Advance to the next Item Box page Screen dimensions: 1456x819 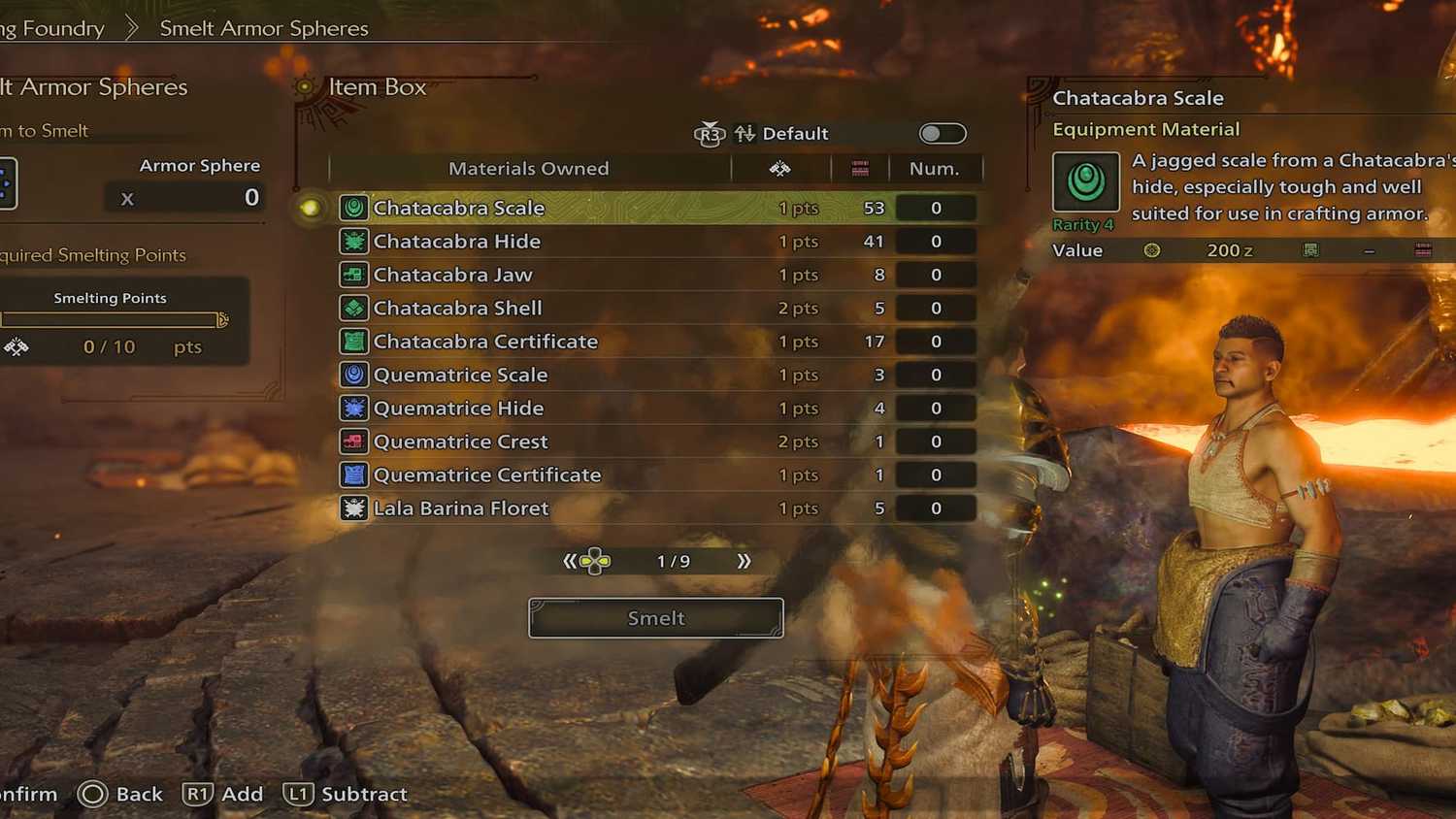coord(744,560)
